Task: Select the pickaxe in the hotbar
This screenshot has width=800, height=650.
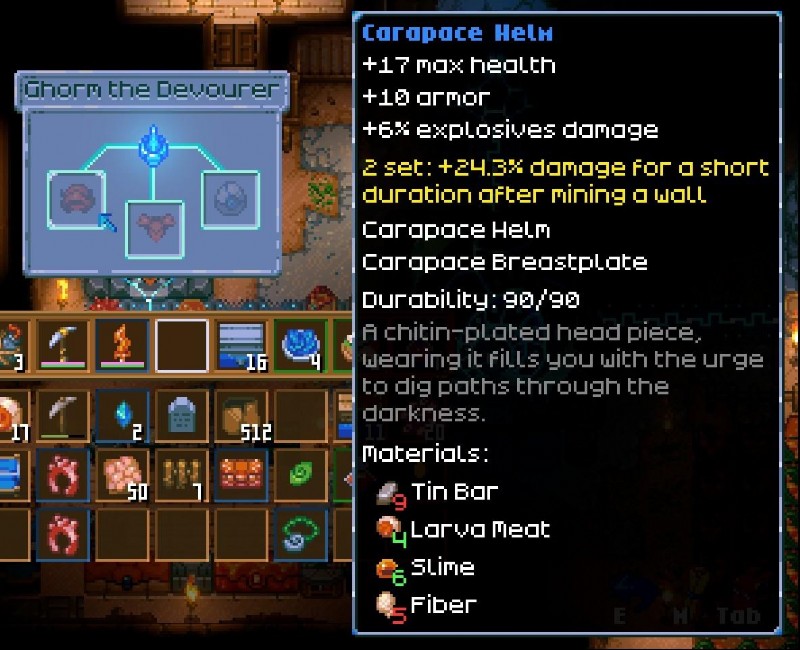Action: pos(64,346)
